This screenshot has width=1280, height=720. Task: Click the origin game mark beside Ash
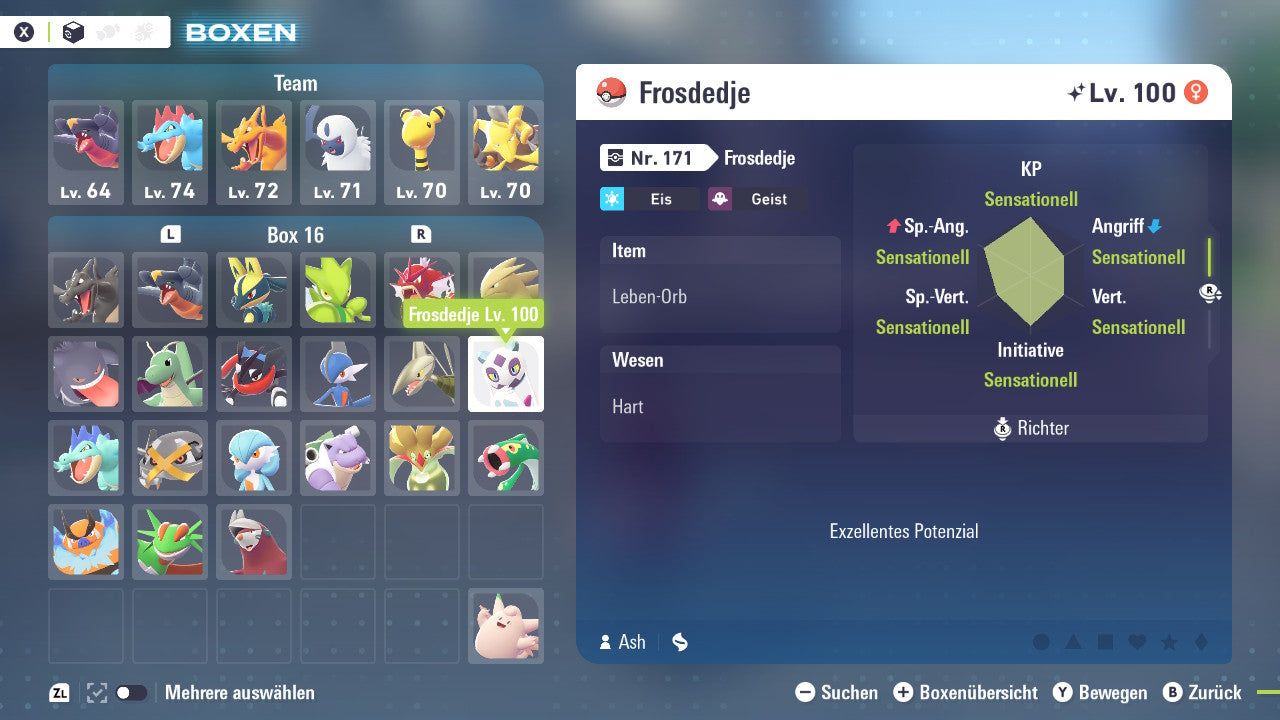click(680, 643)
